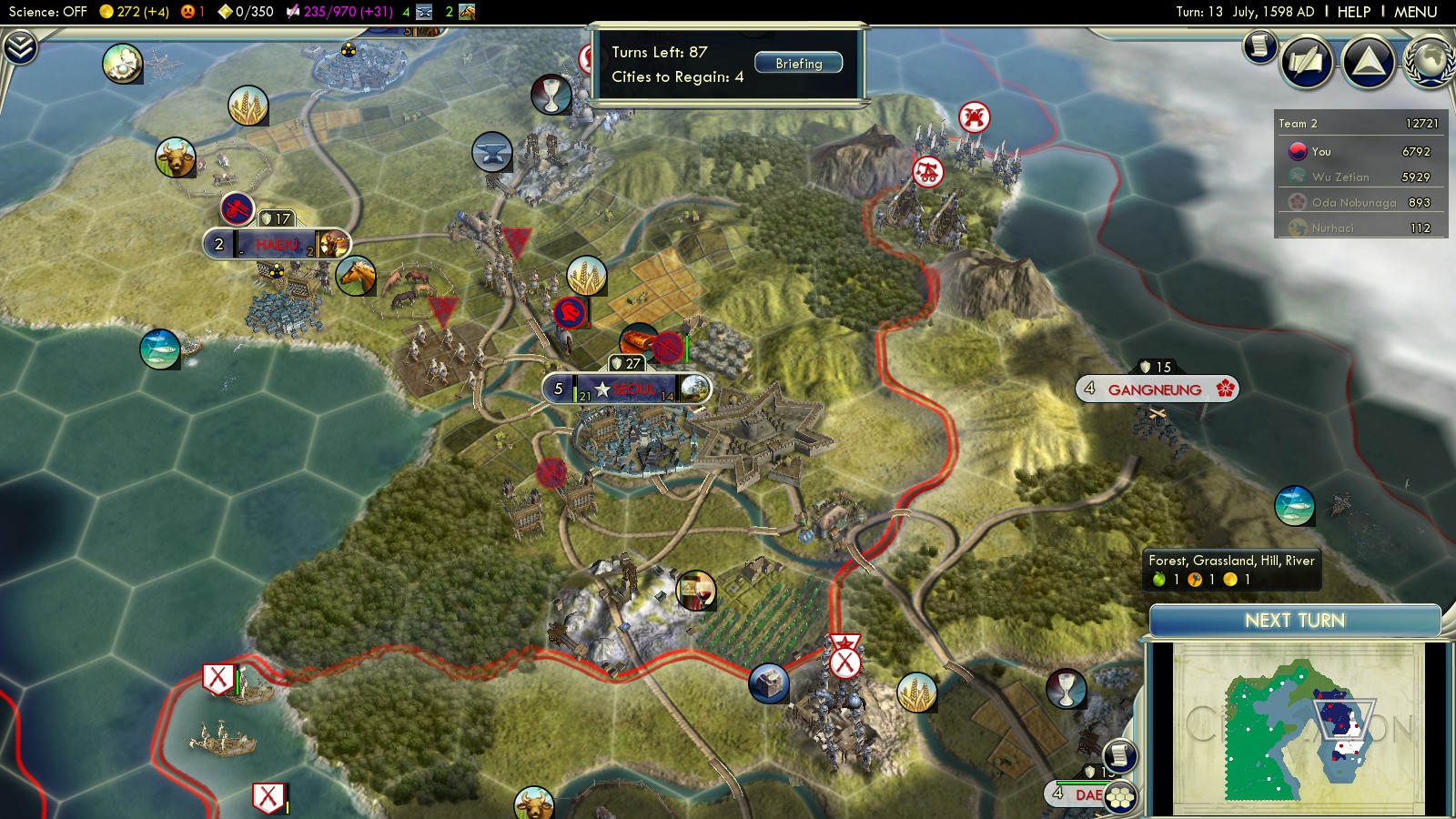
Task: Click the minimap overview
Action: pos(1298,728)
